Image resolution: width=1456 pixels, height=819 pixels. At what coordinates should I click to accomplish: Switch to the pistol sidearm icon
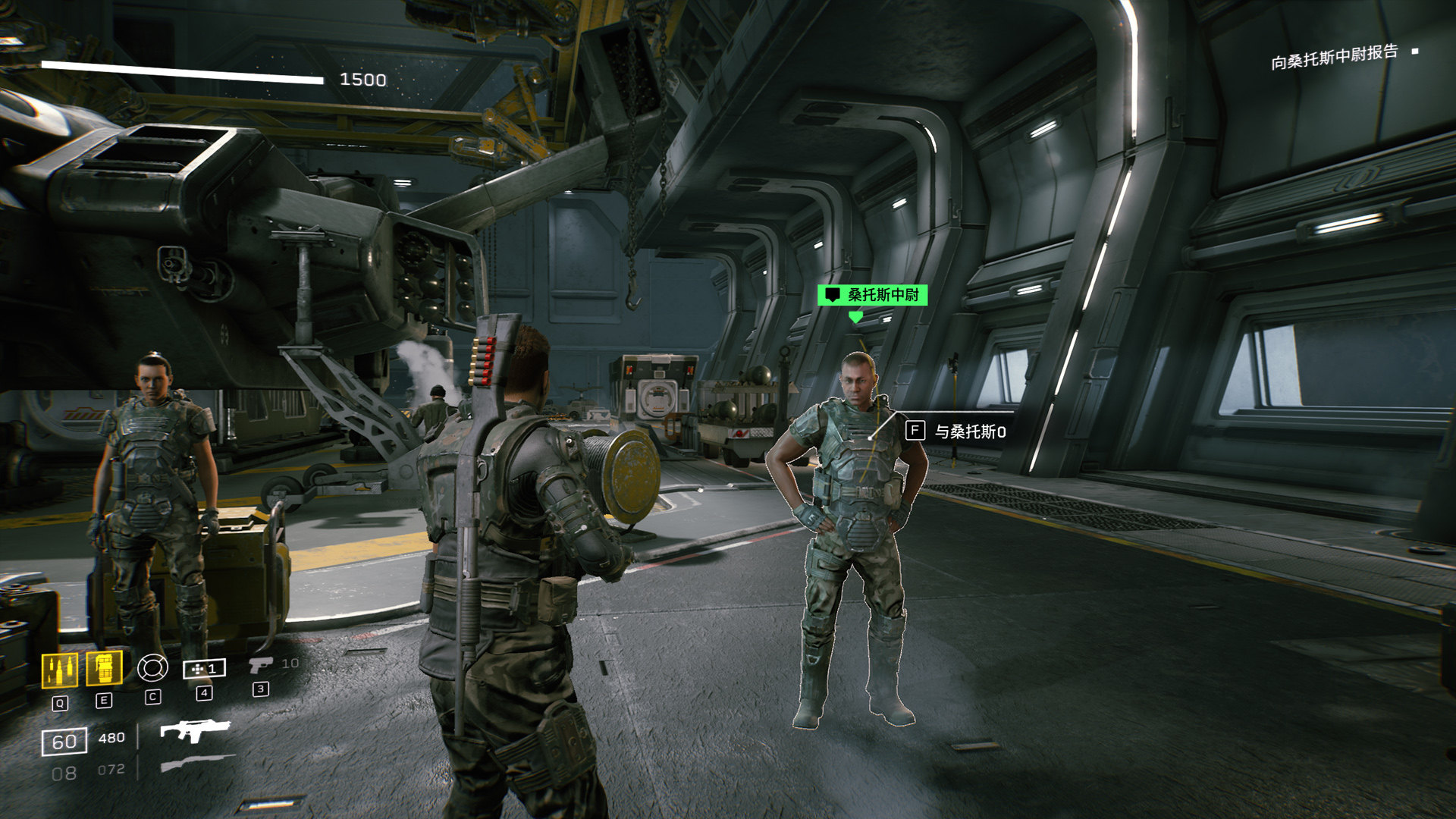(260, 665)
